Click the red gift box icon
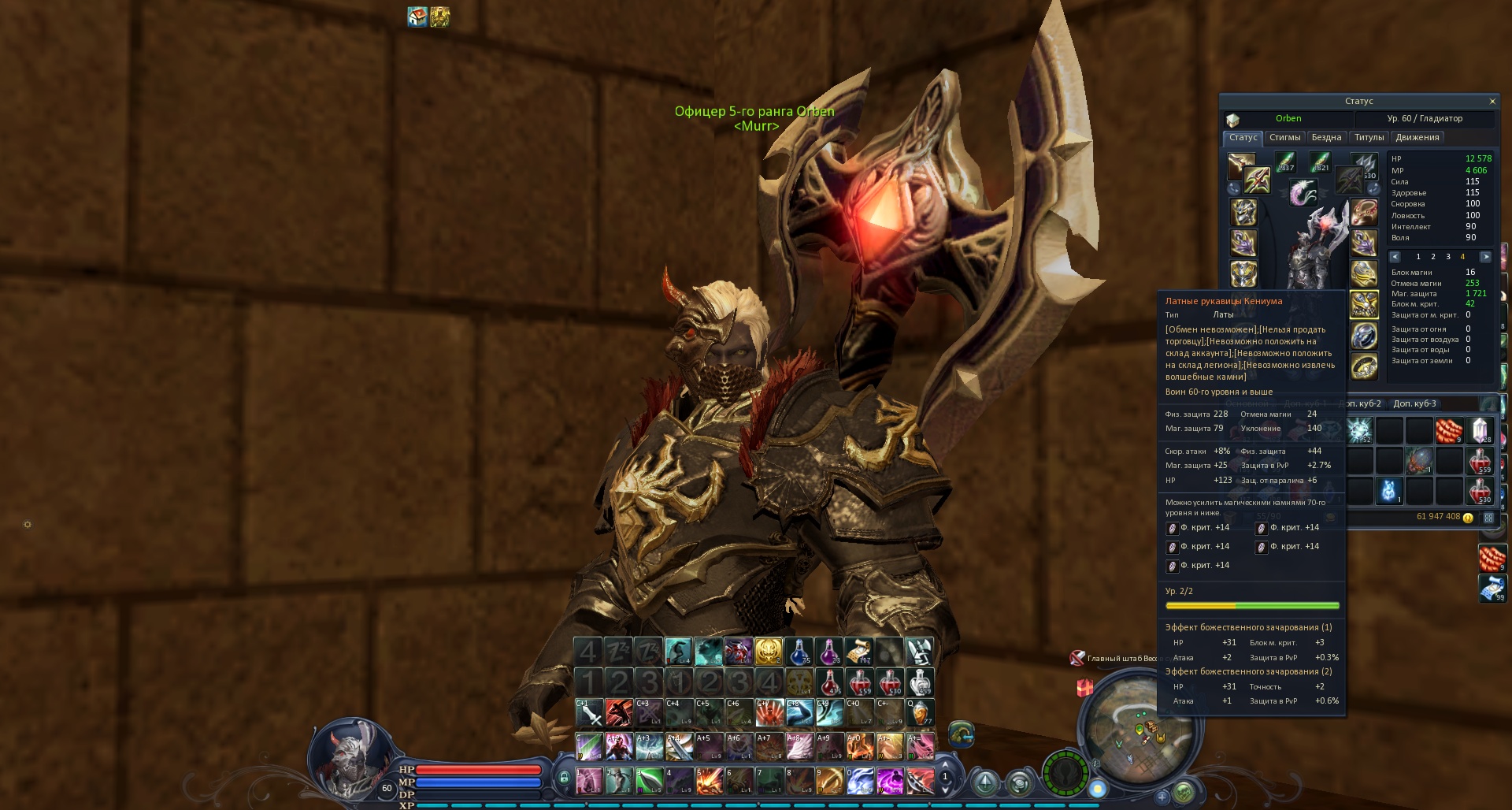The image size is (1512, 810). [x=1085, y=688]
